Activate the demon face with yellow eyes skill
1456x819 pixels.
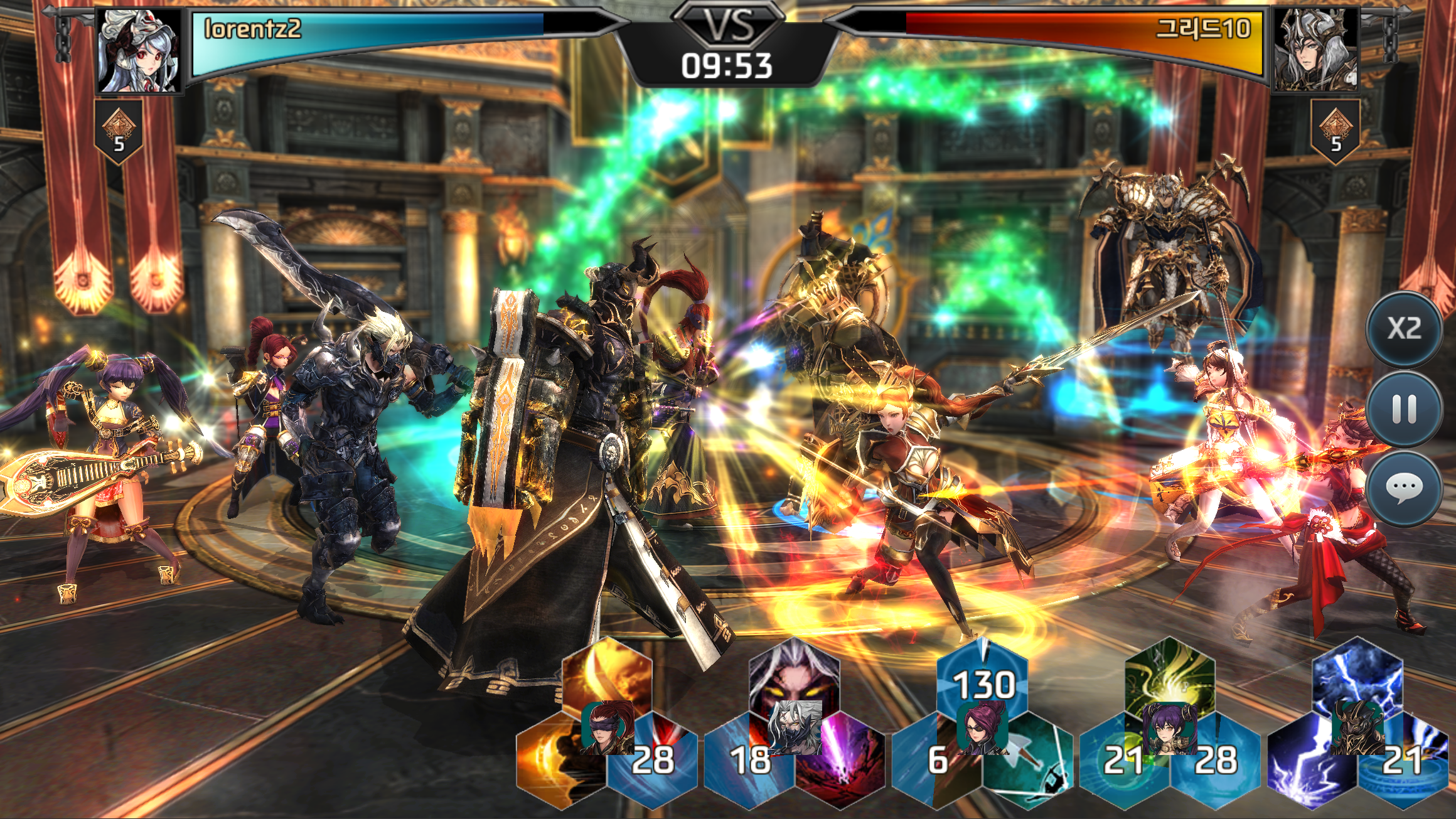794,675
